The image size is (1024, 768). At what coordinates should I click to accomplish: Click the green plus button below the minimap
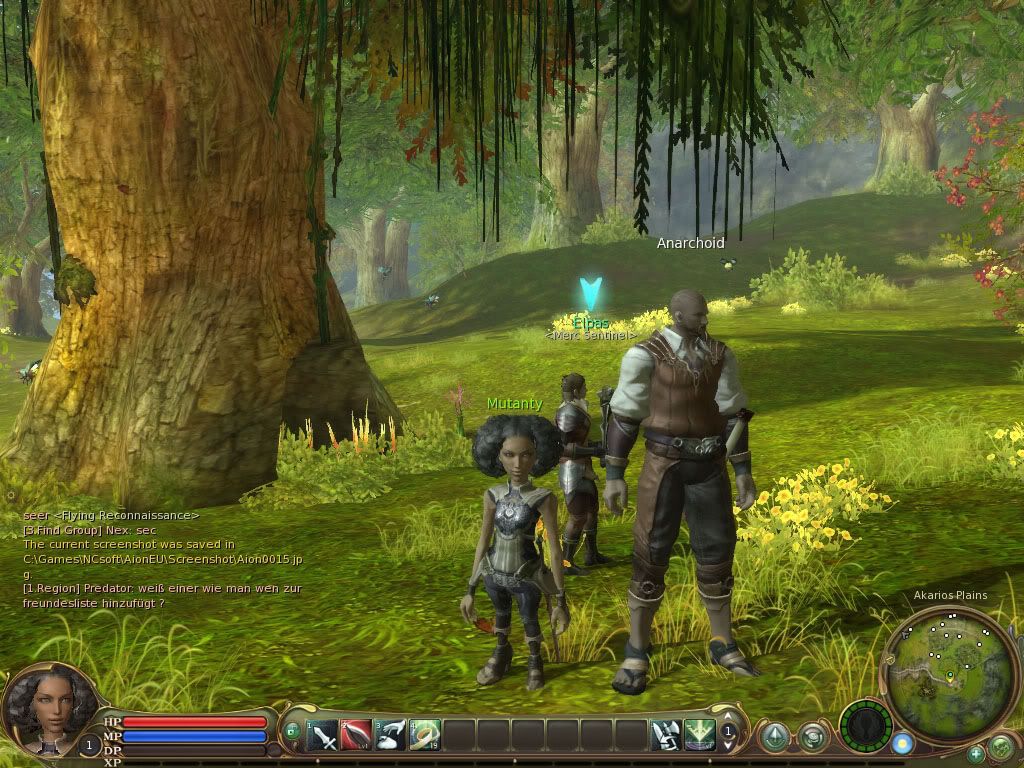coord(975,753)
